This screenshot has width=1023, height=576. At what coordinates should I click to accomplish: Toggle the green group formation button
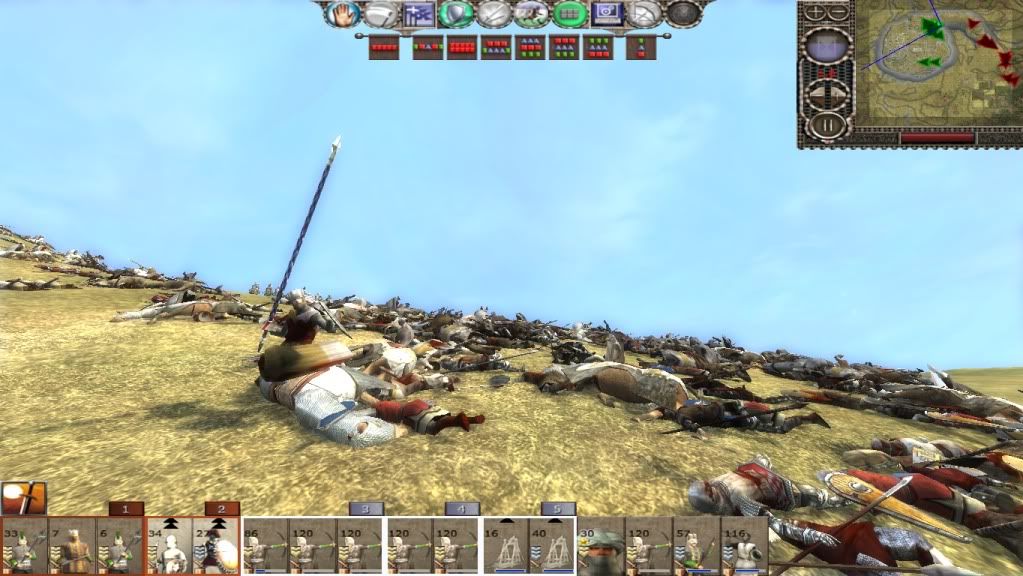tap(570, 13)
